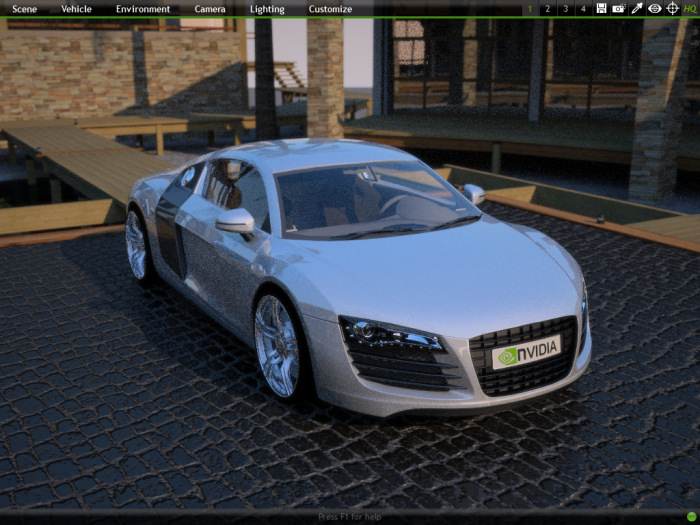Activate the crosshair target icon

pyautogui.click(x=672, y=8)
